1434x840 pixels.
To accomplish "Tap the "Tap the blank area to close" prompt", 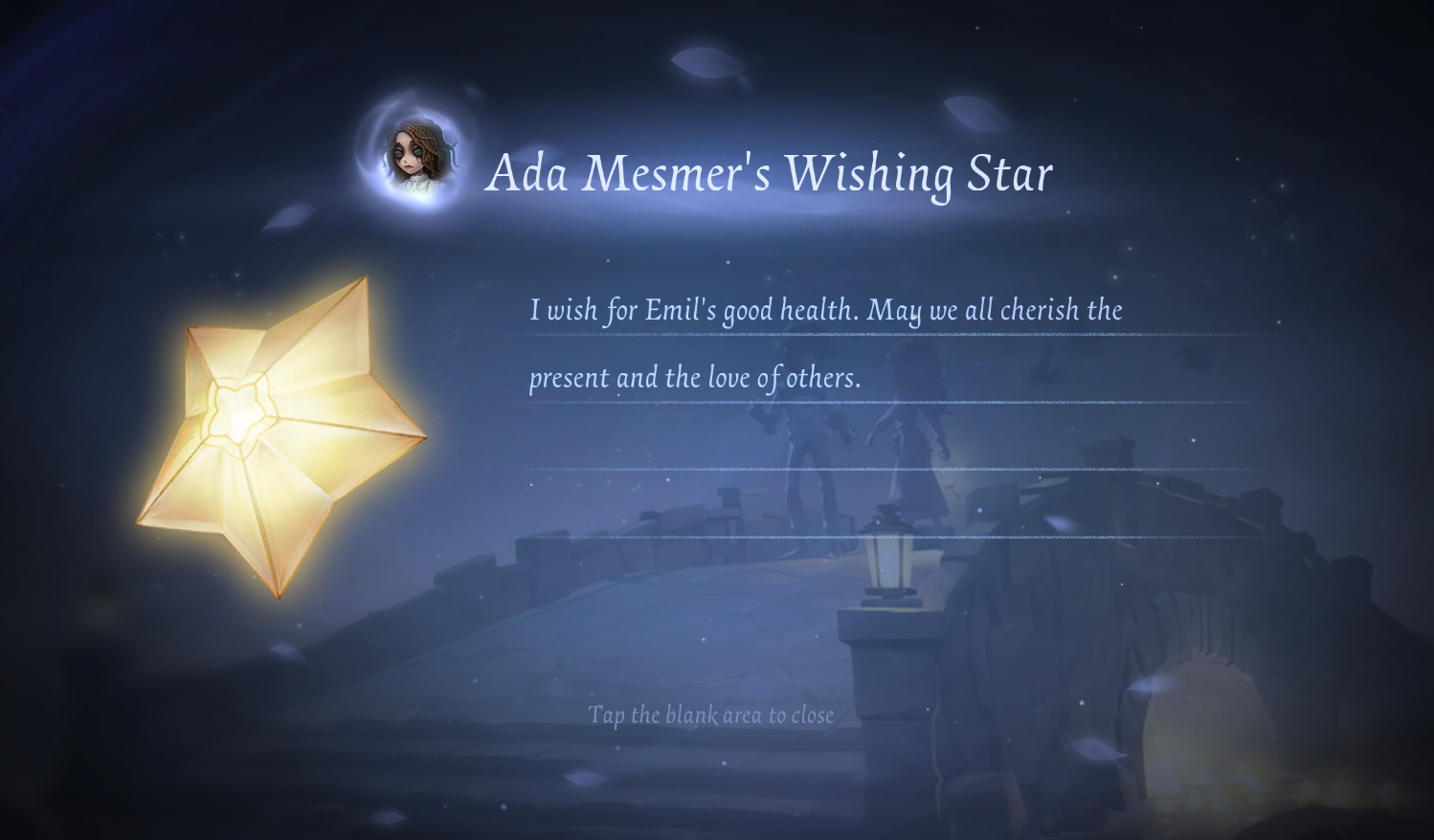I will (710, 716).
